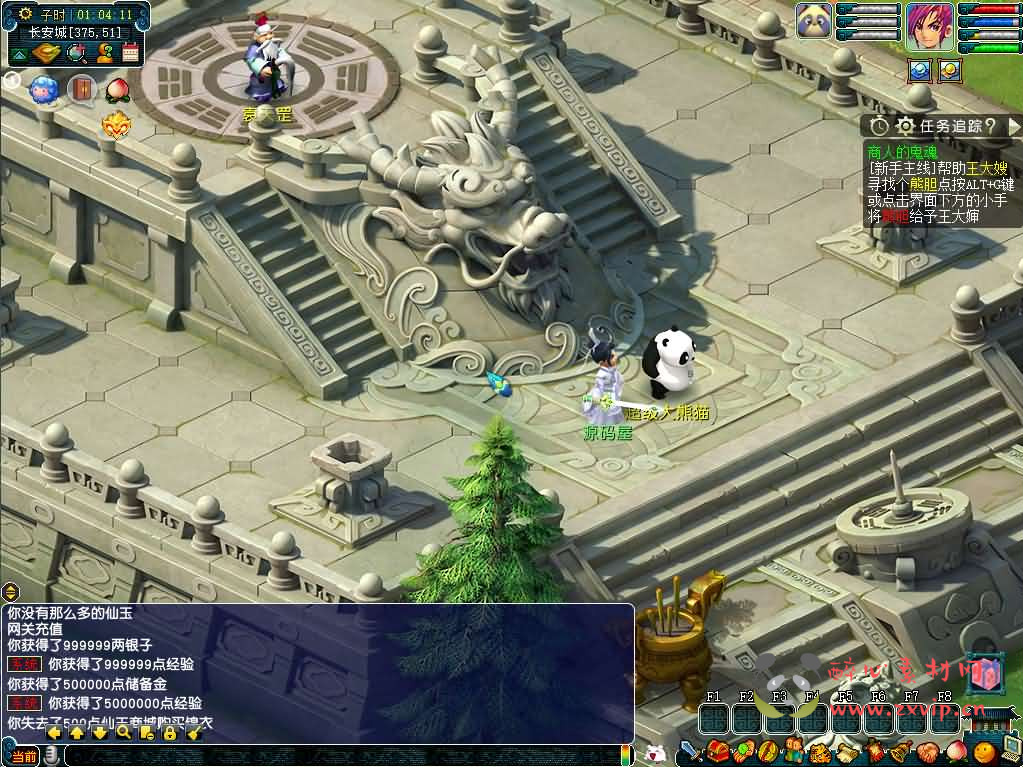
Task: Collapse the minimap panel with green arrow
Action: click(19, 53)
